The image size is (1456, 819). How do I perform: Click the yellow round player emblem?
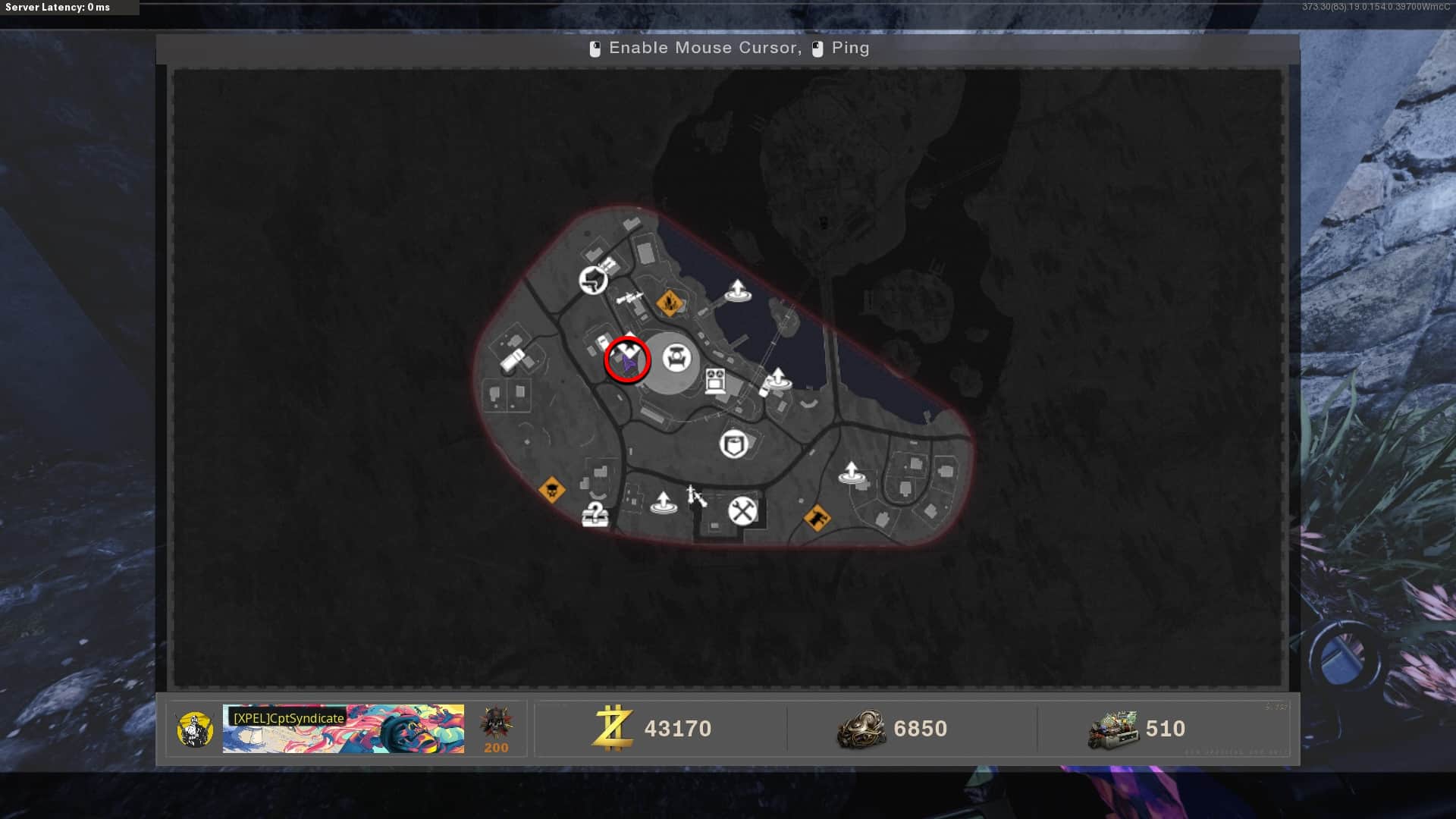click(194, 730)
